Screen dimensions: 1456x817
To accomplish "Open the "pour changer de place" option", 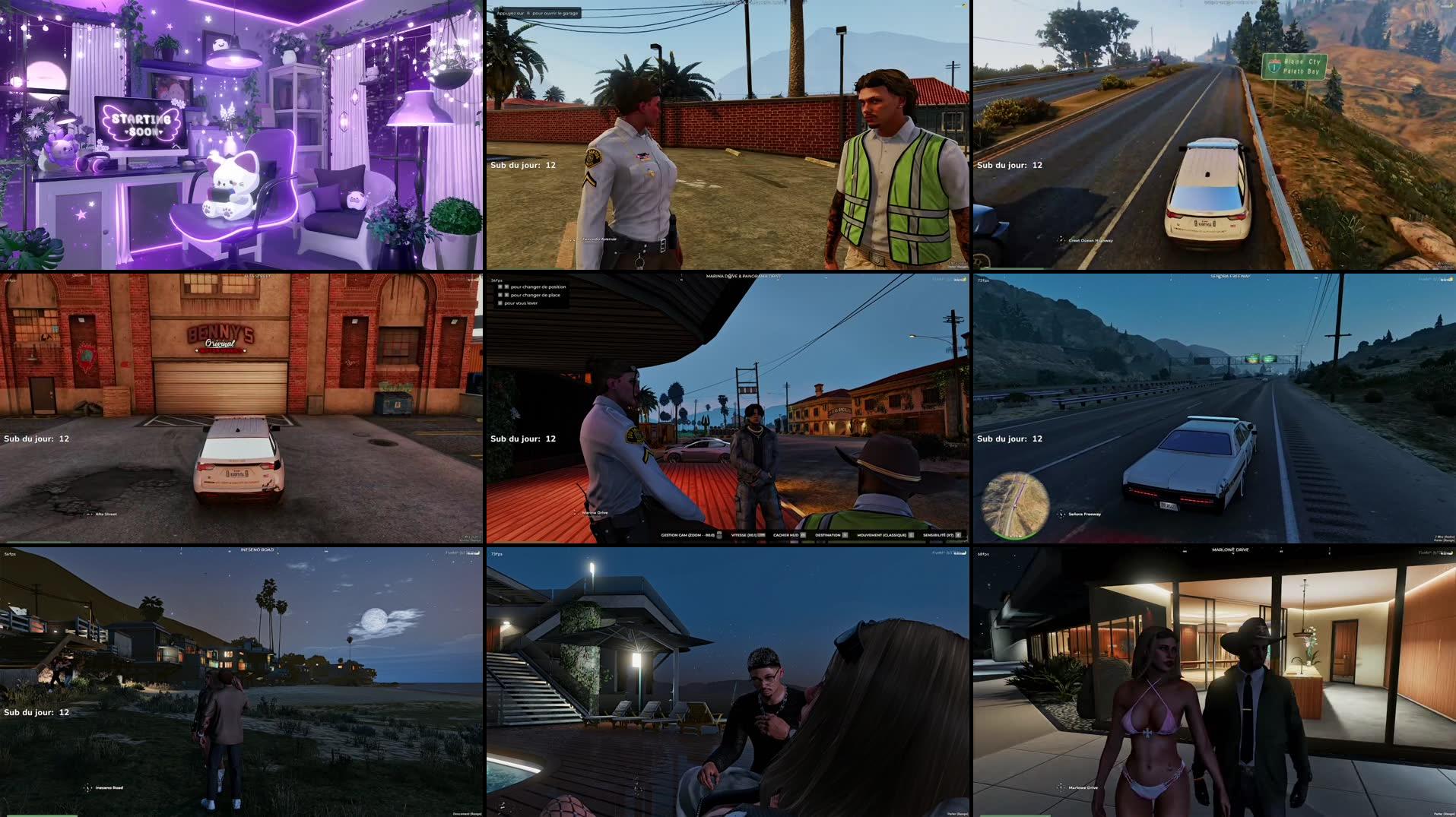I will 532,295.
